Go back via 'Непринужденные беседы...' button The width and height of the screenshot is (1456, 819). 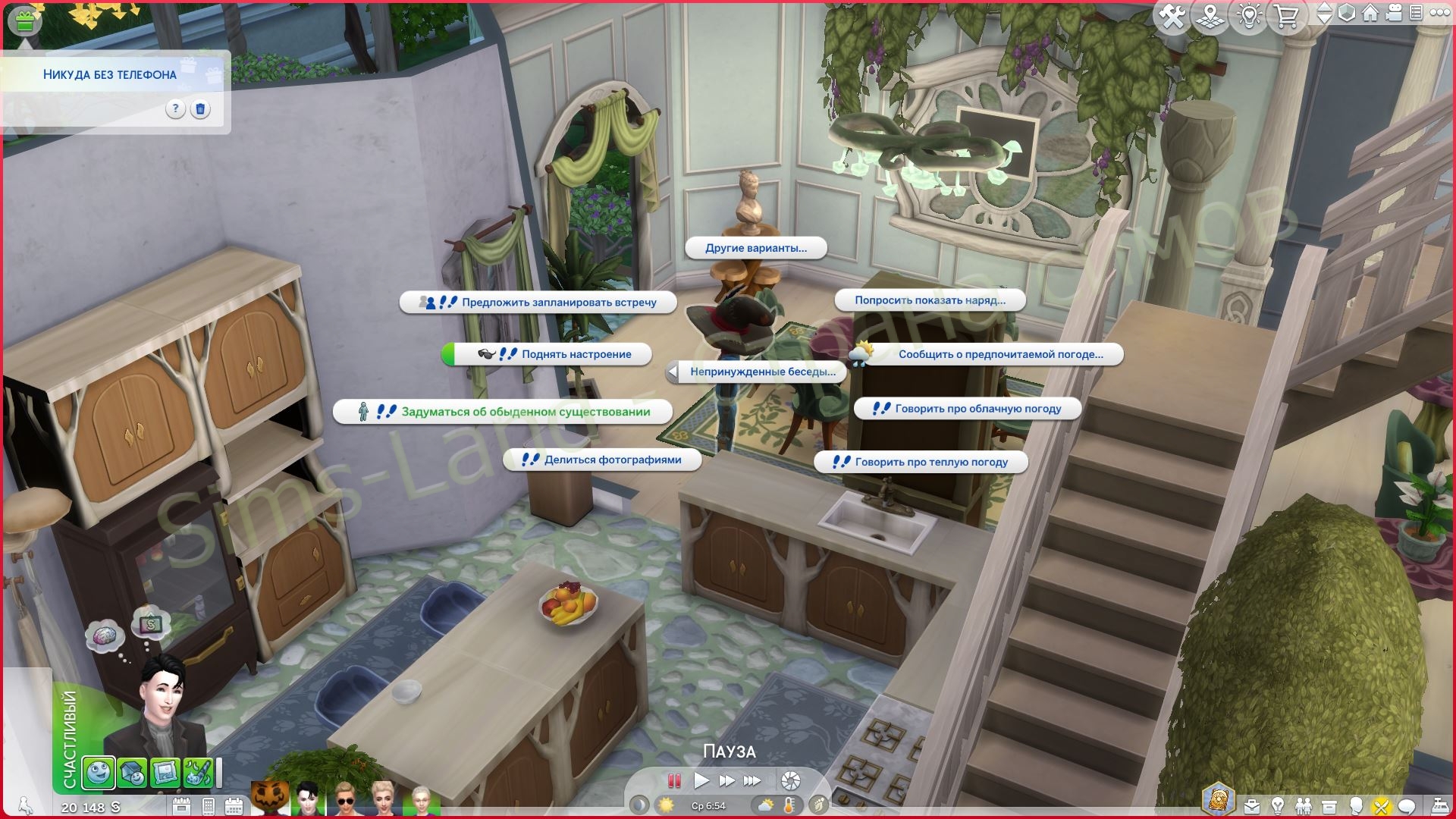pos(761,372)
